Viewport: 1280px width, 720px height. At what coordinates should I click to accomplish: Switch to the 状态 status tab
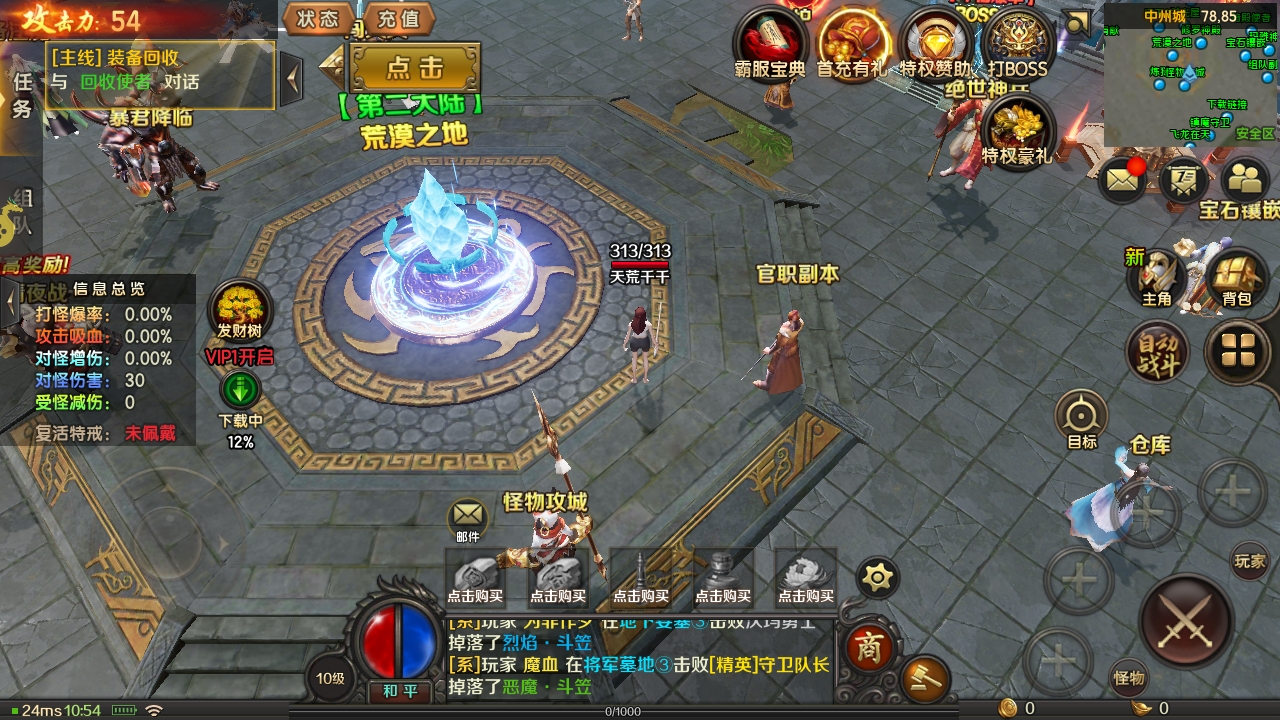(x=317, y=18)
